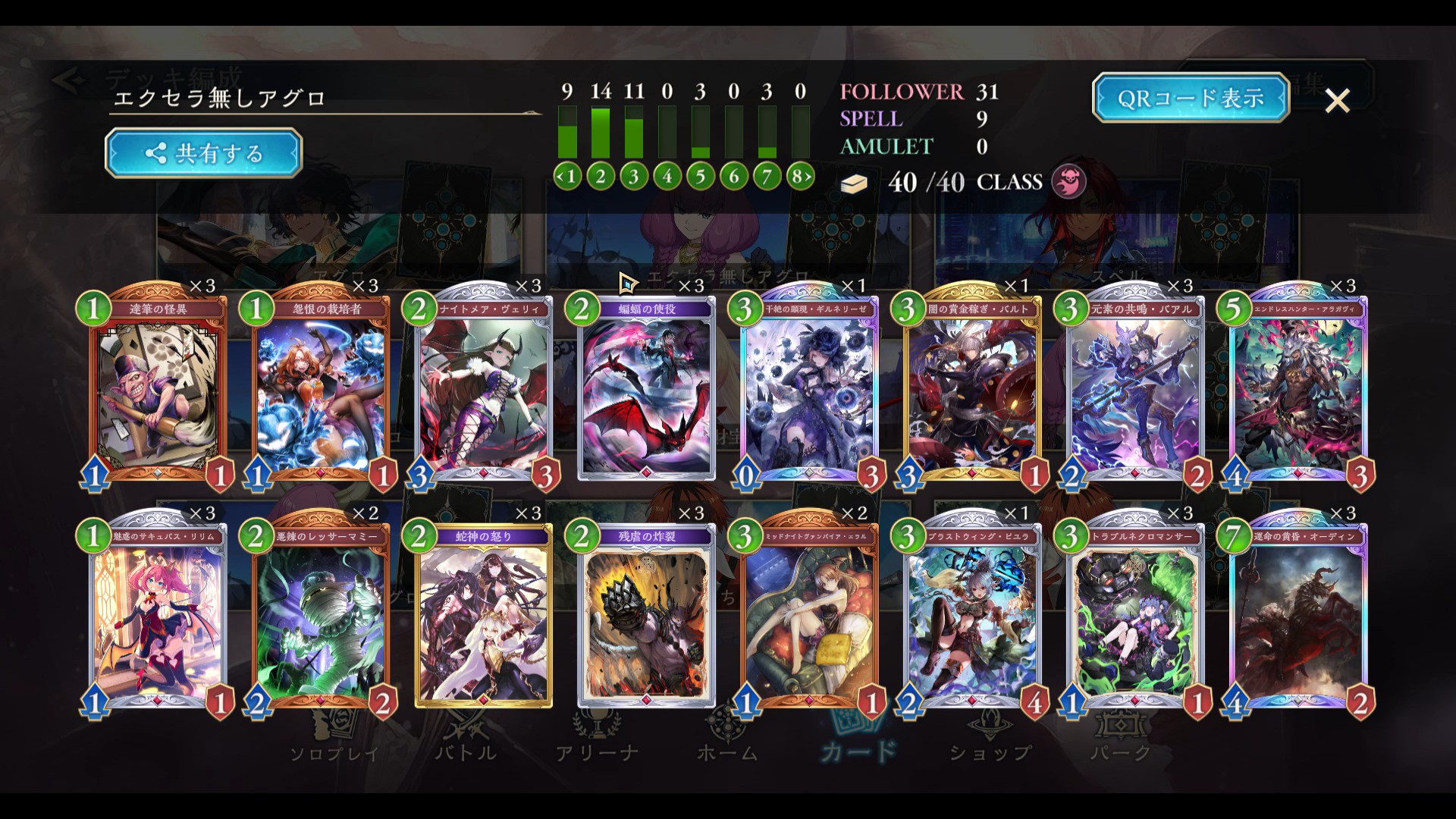Click the 共有する share button
Viewport: 1456px width, 819px height.
pyautogui.click(x=203, y=153)
